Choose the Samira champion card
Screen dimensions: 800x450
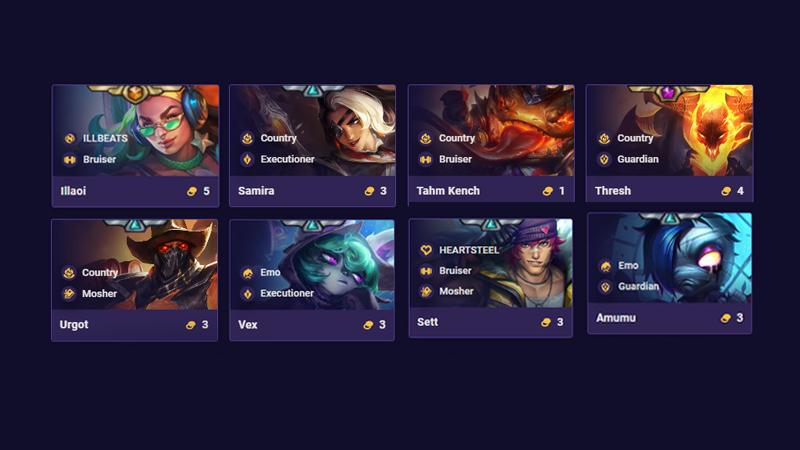pyautogui.click(x=312, y=145)
